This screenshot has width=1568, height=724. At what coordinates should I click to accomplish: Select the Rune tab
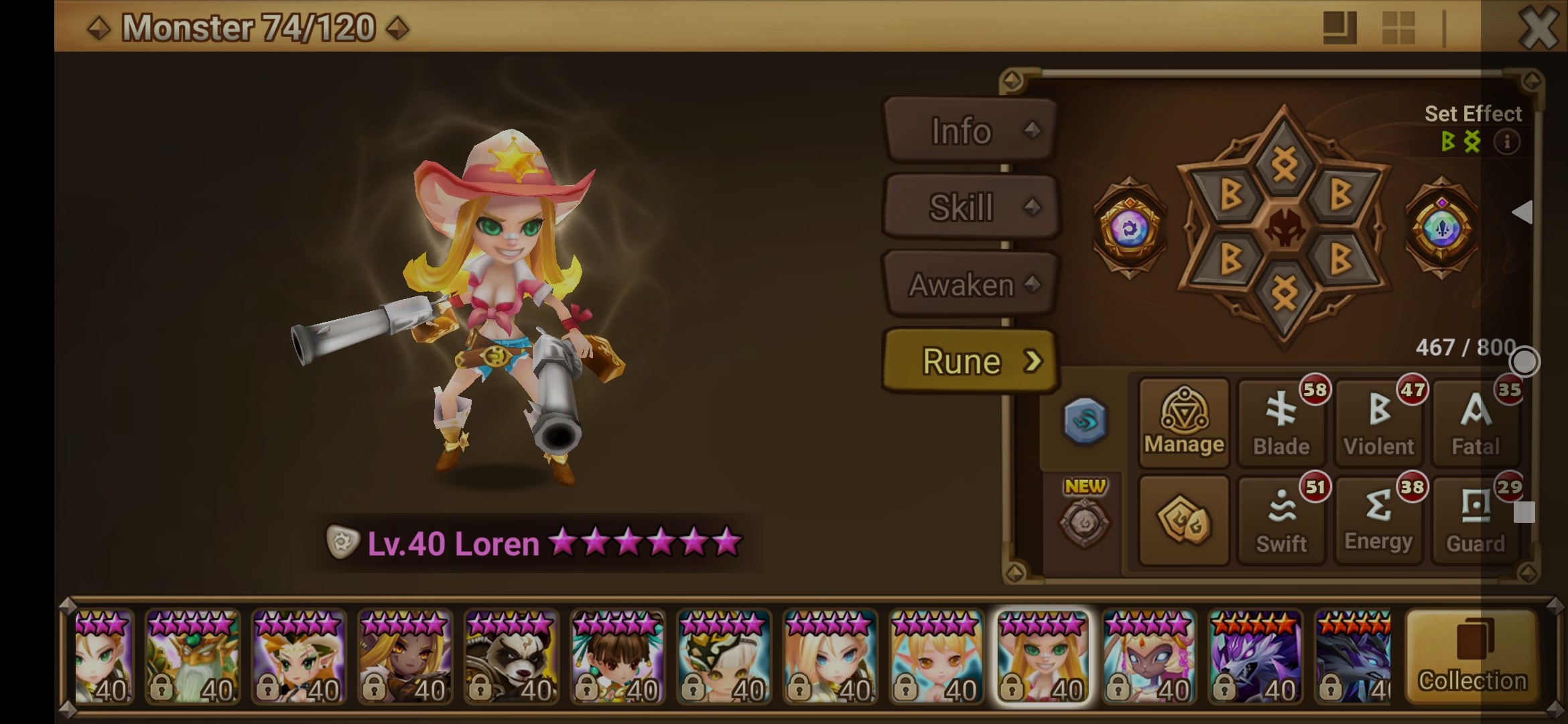970,362
